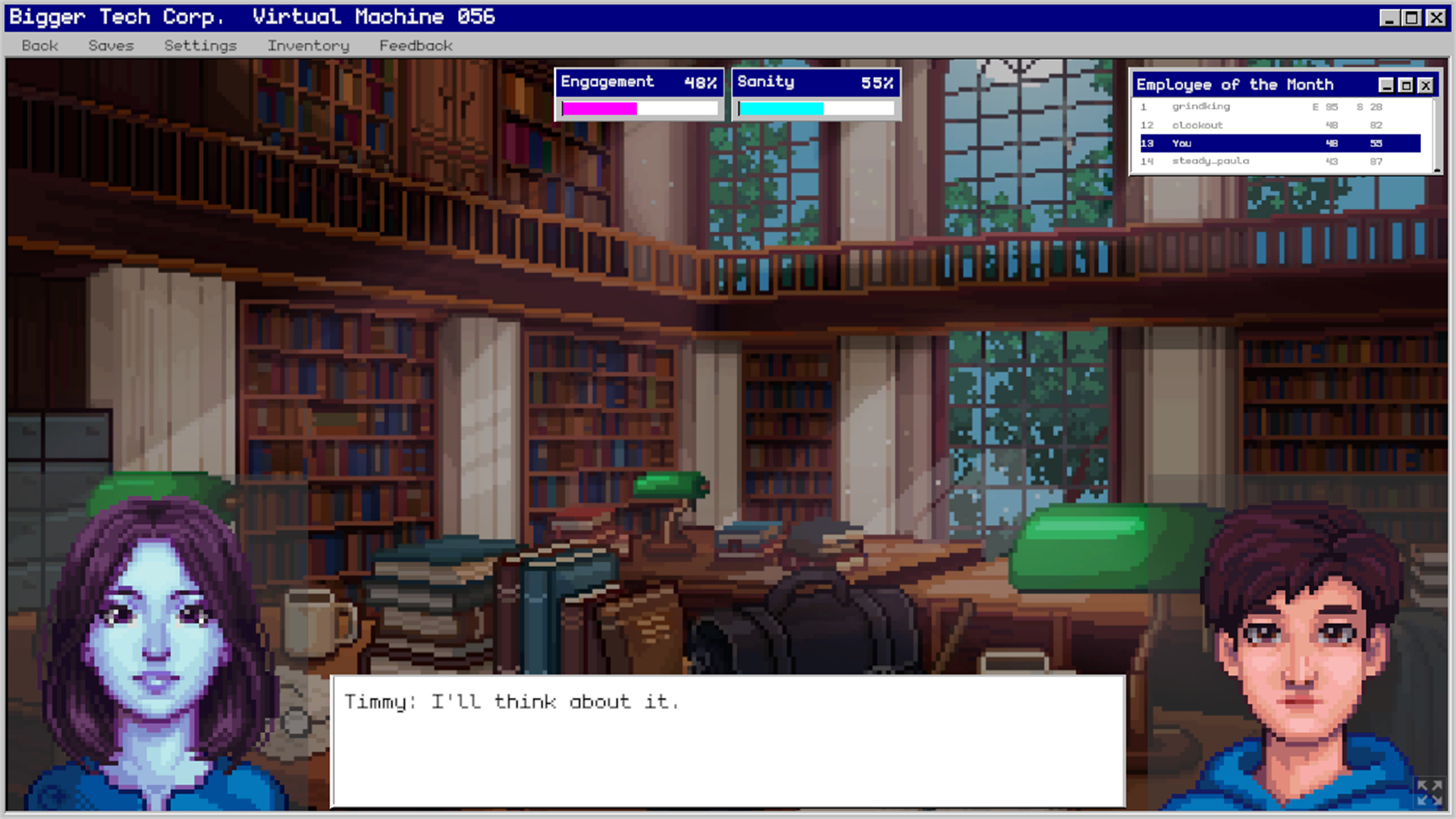Click the magenta Engagement progress bar

click(x=599, y=107)
